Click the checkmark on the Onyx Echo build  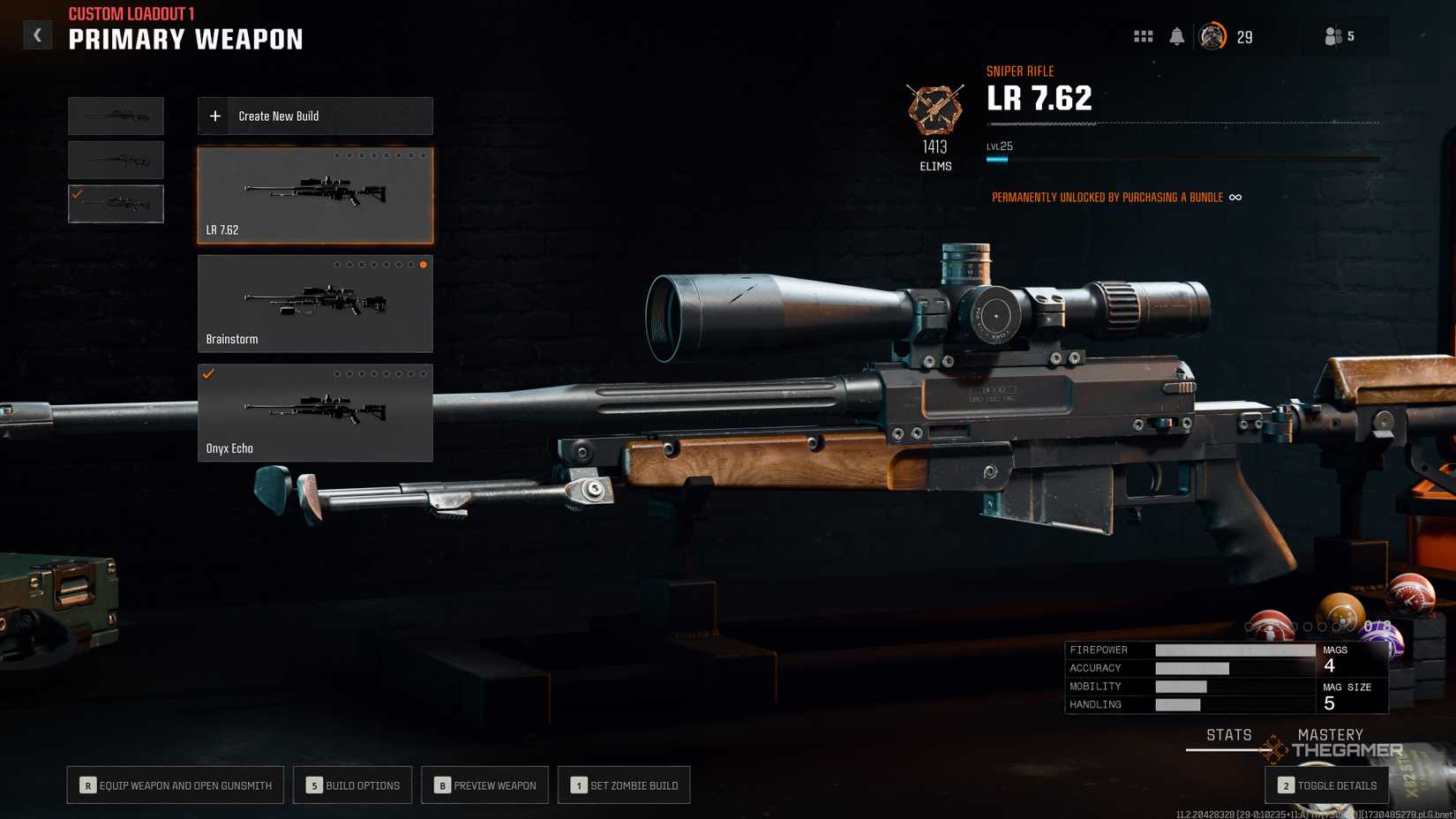pyautogui.click(x=208, y=373)
